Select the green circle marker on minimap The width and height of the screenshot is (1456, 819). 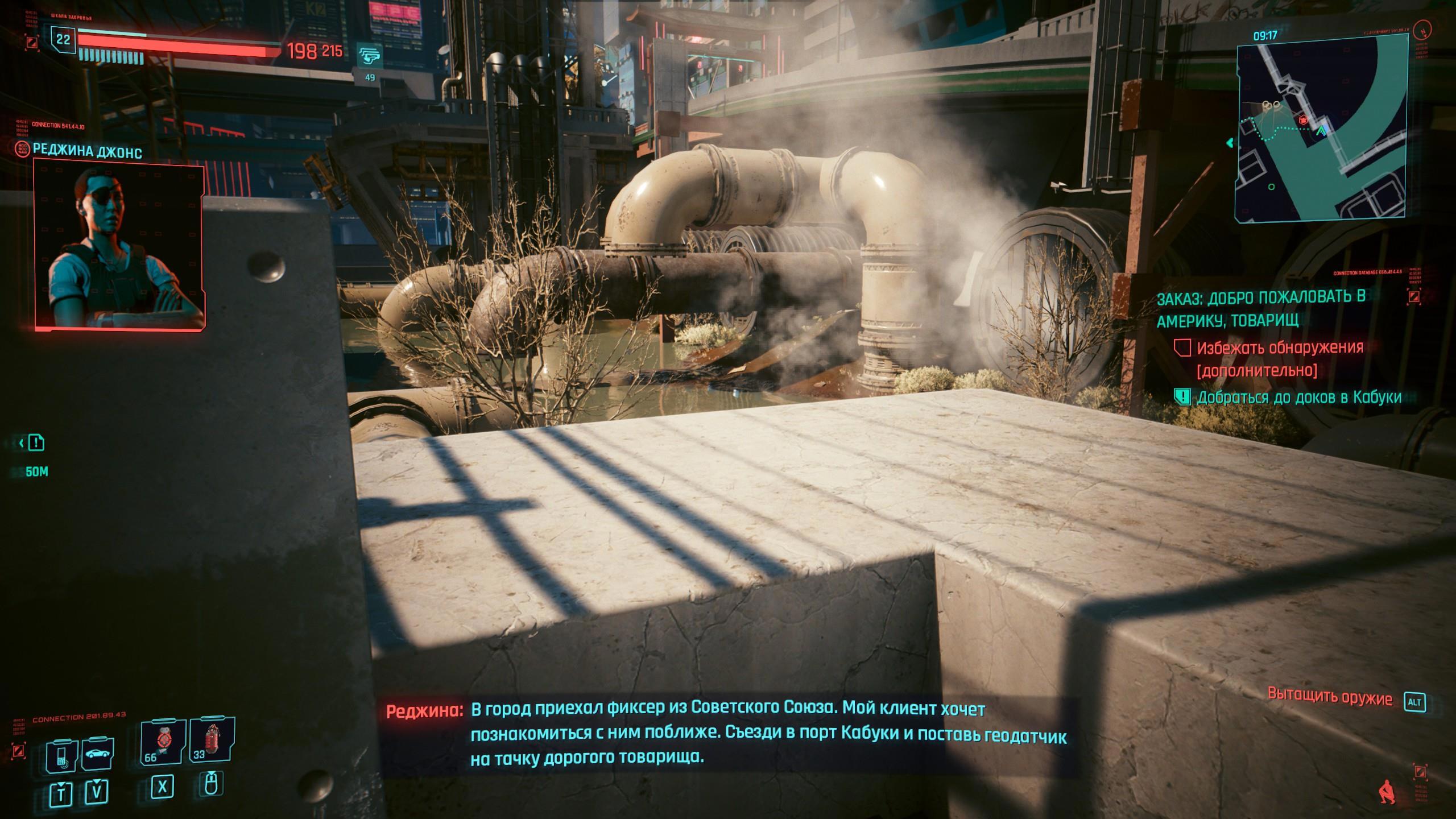point(1272,187)
